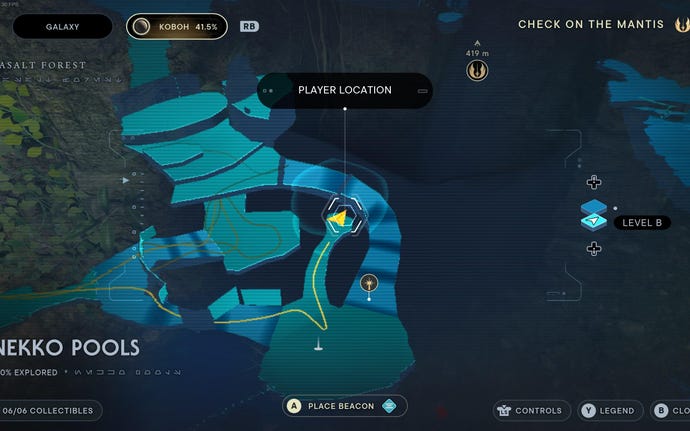Open the map Controls panel

(531, 410)
